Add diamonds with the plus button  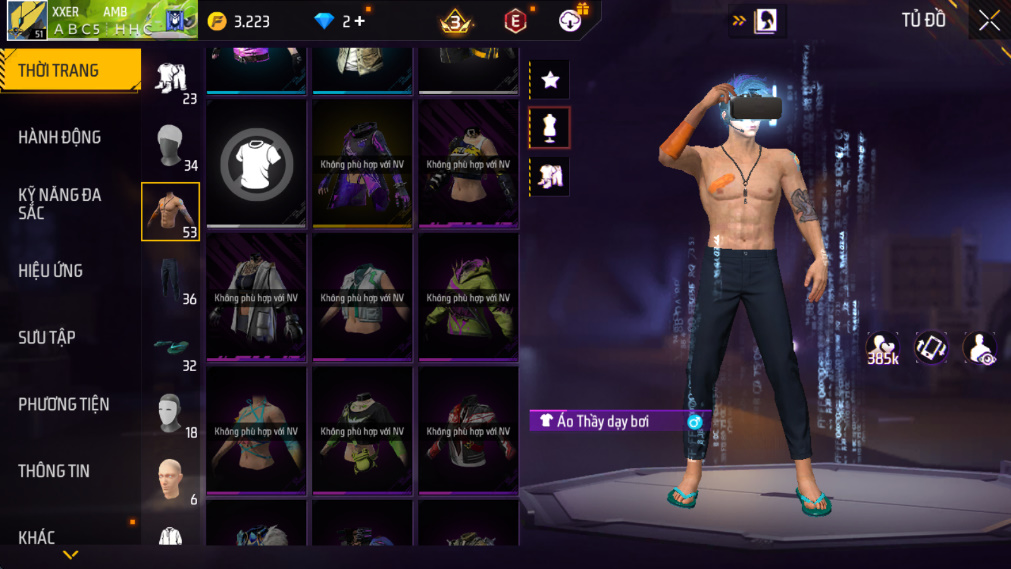360,21
